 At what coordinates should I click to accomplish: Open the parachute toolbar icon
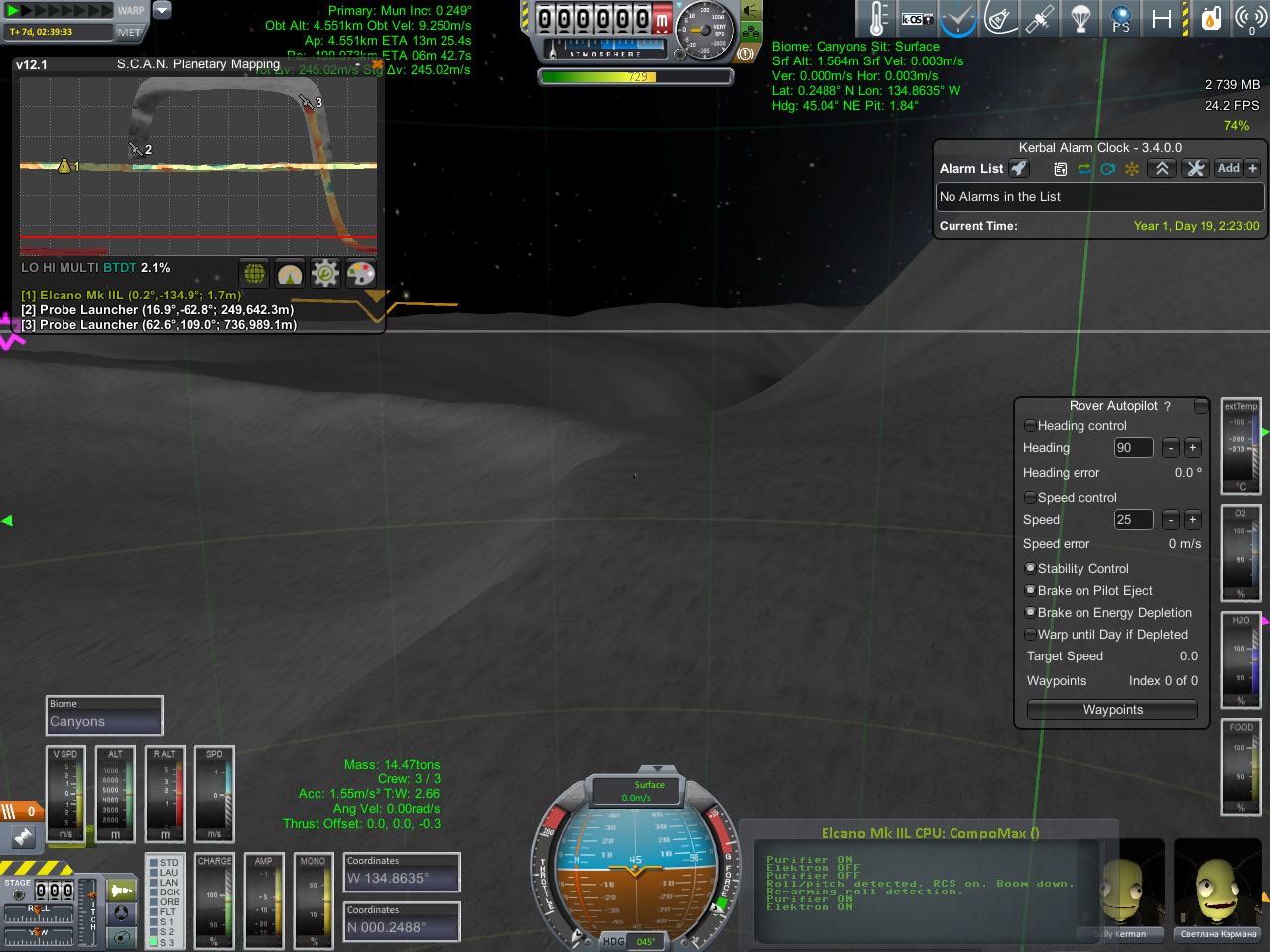tap(1080, 19)
